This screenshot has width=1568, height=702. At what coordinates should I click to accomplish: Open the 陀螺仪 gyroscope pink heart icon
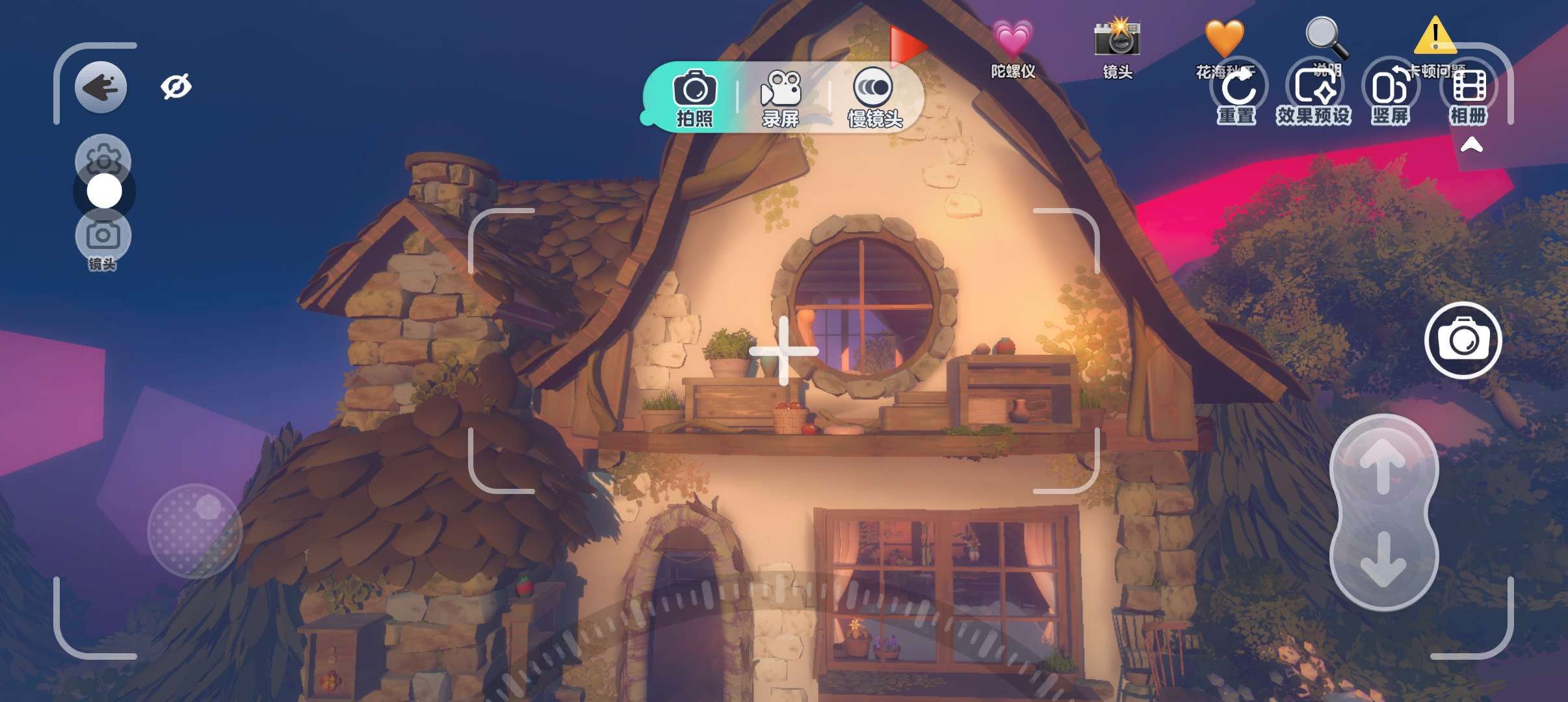[1012, 40]
